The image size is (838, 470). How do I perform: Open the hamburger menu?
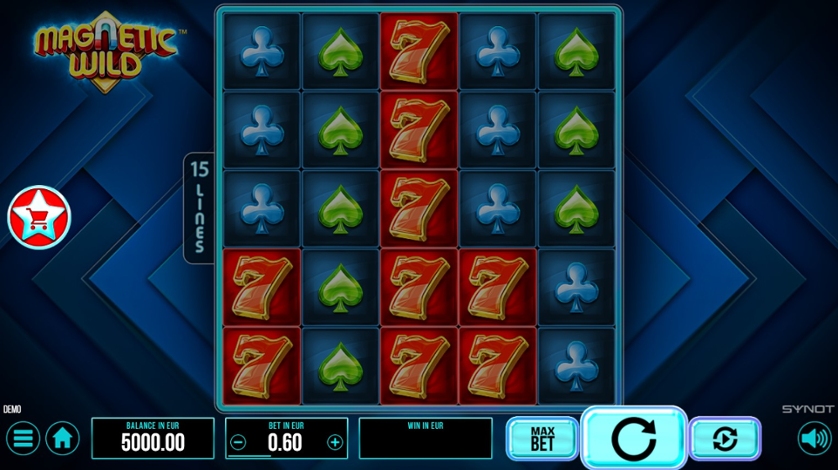tap(22, 438)
